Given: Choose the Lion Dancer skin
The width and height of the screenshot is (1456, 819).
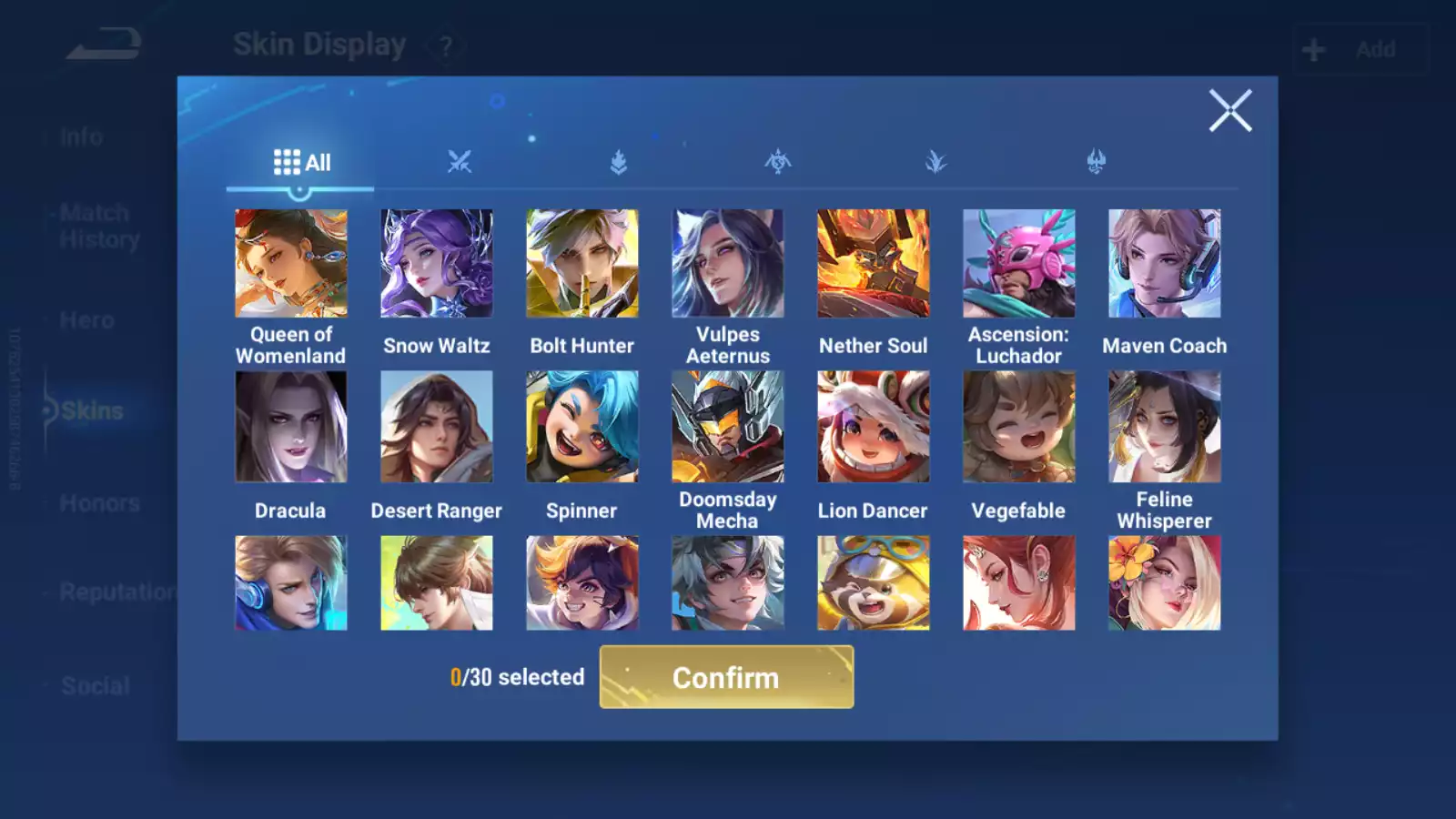Looking at the screenshot, I should tap(874, 427).
